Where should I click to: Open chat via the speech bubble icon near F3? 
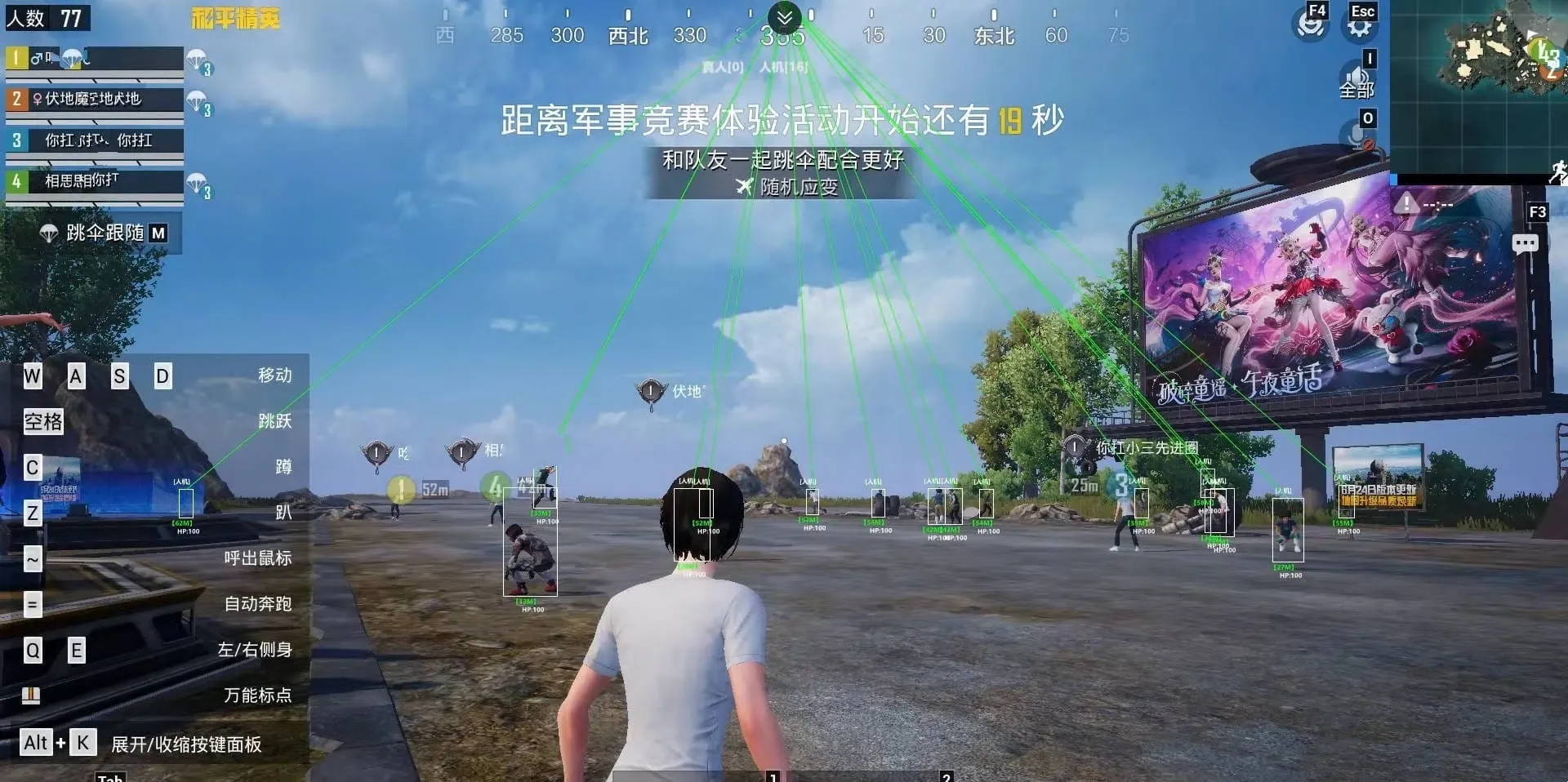coord(1524,244)
